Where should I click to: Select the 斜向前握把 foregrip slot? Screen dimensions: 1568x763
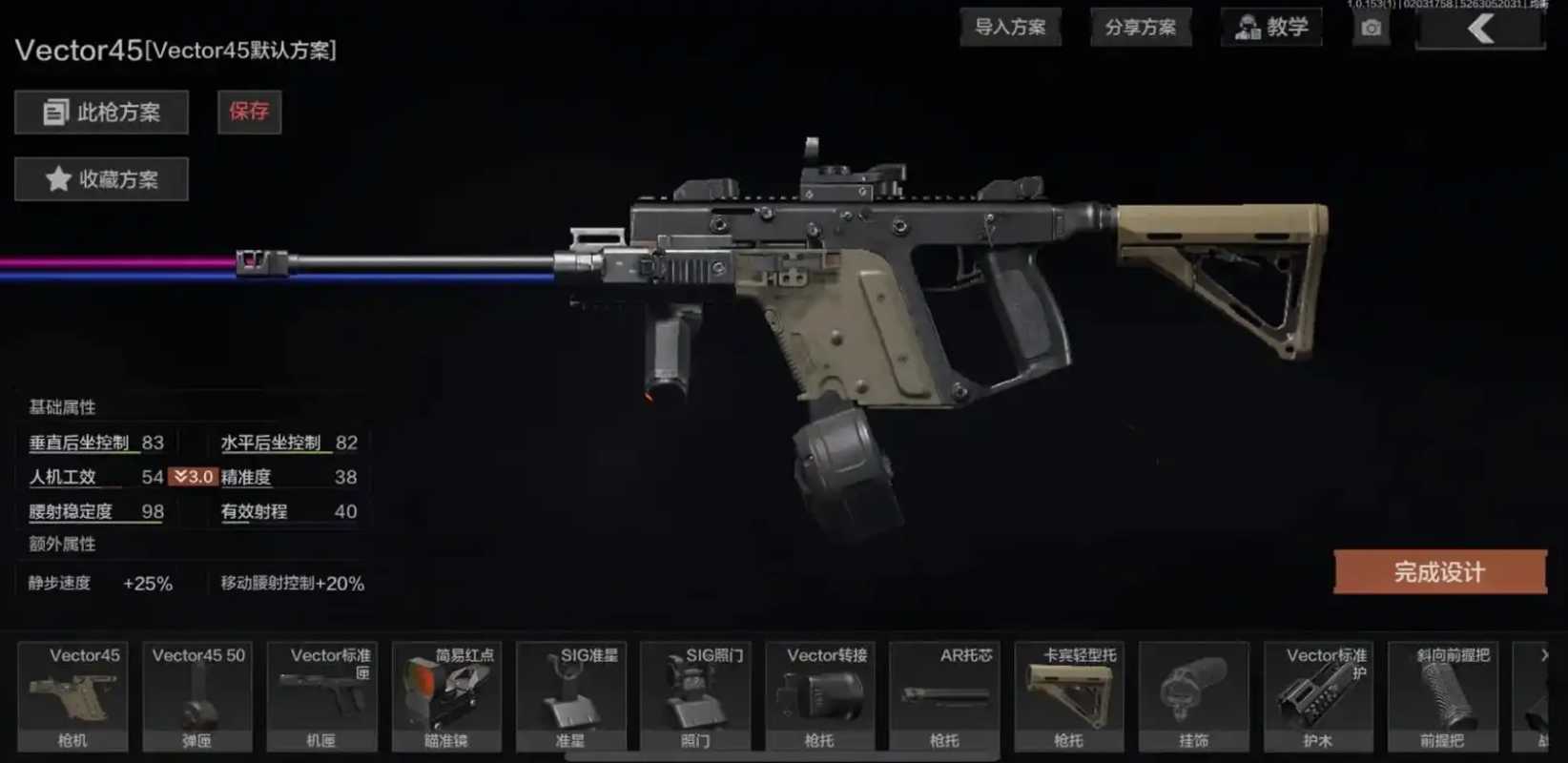1442,696
